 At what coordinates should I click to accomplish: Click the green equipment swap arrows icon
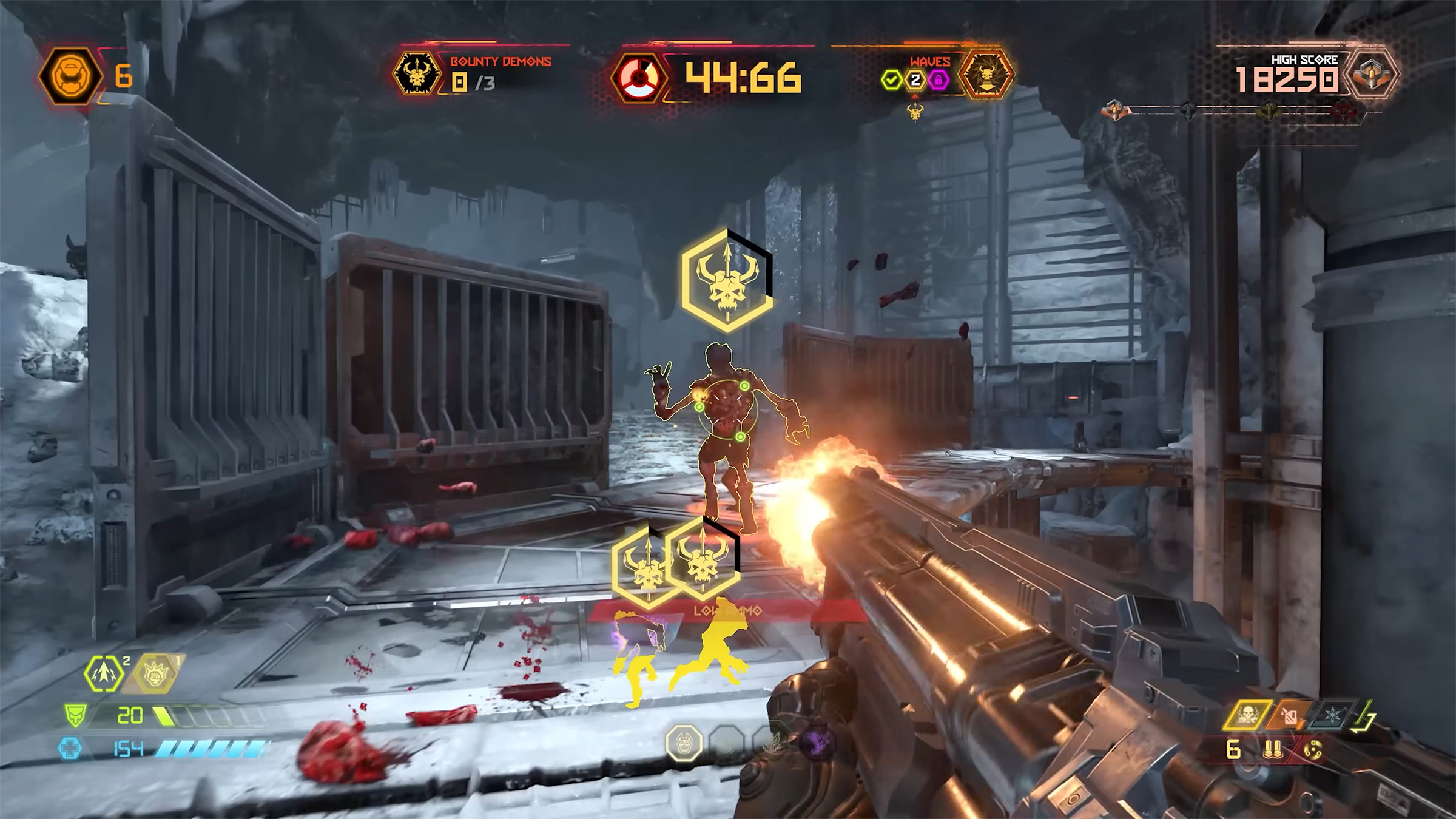click(x=1362, y=716)
